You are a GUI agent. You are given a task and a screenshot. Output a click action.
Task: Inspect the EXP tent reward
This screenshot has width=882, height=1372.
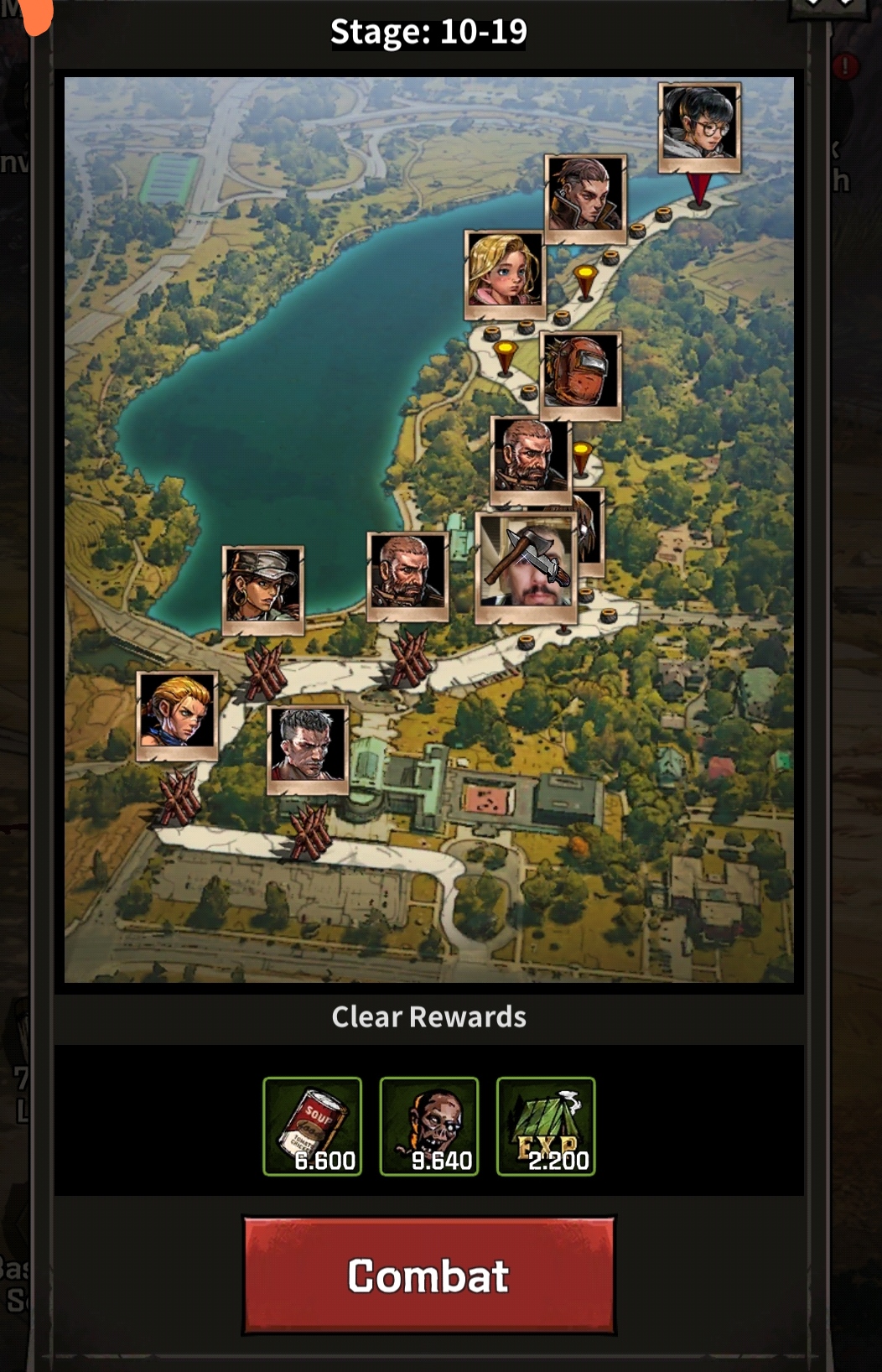[x=546, y=1126]
